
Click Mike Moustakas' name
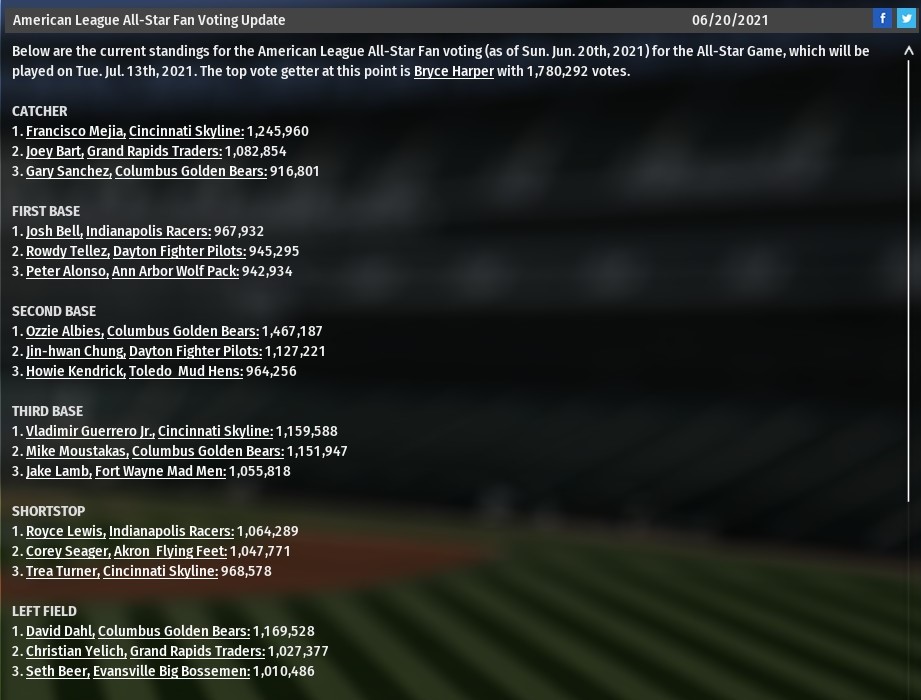point(77,451)
